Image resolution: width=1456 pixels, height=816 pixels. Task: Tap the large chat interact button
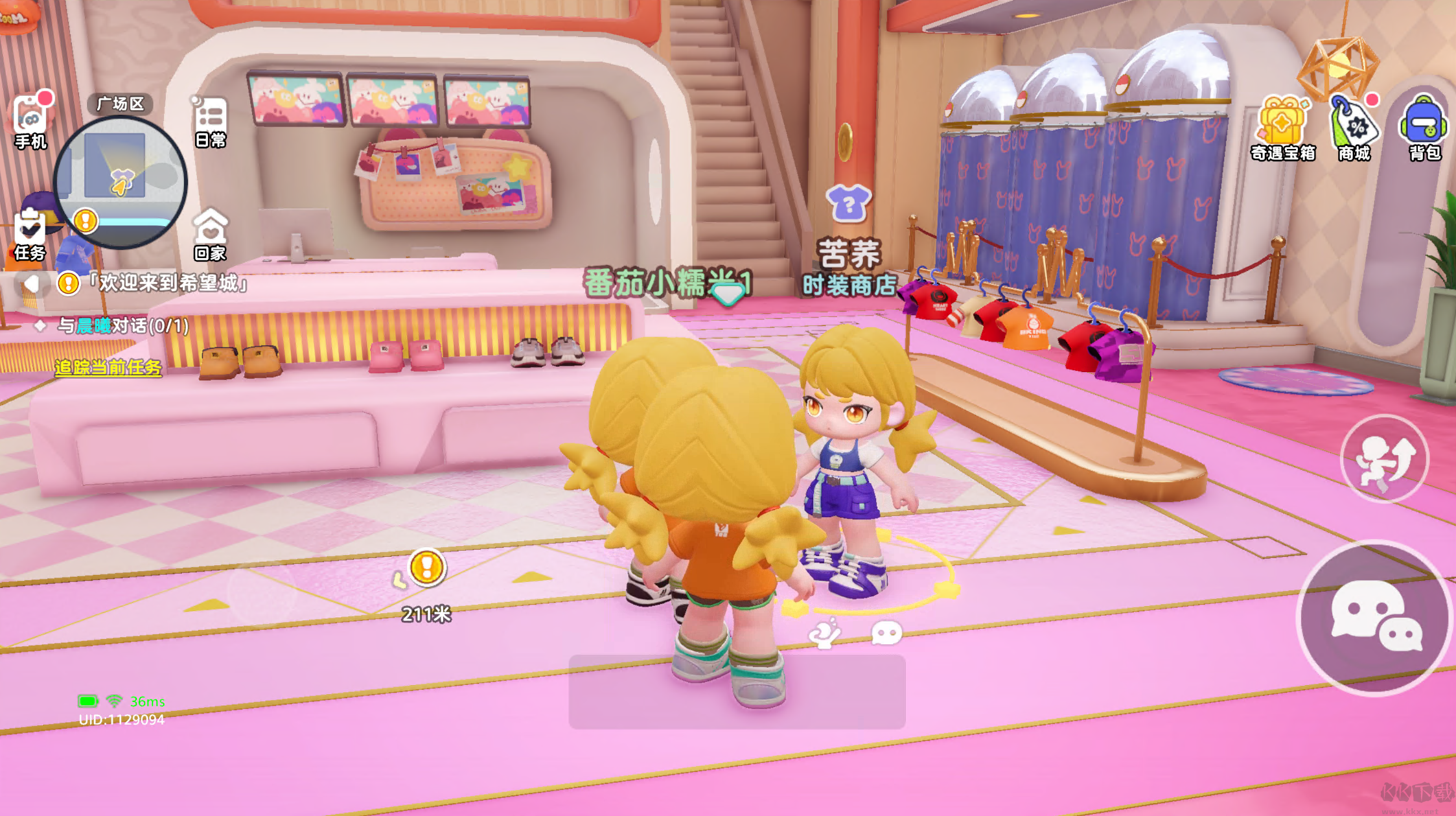coord(1374,618)
